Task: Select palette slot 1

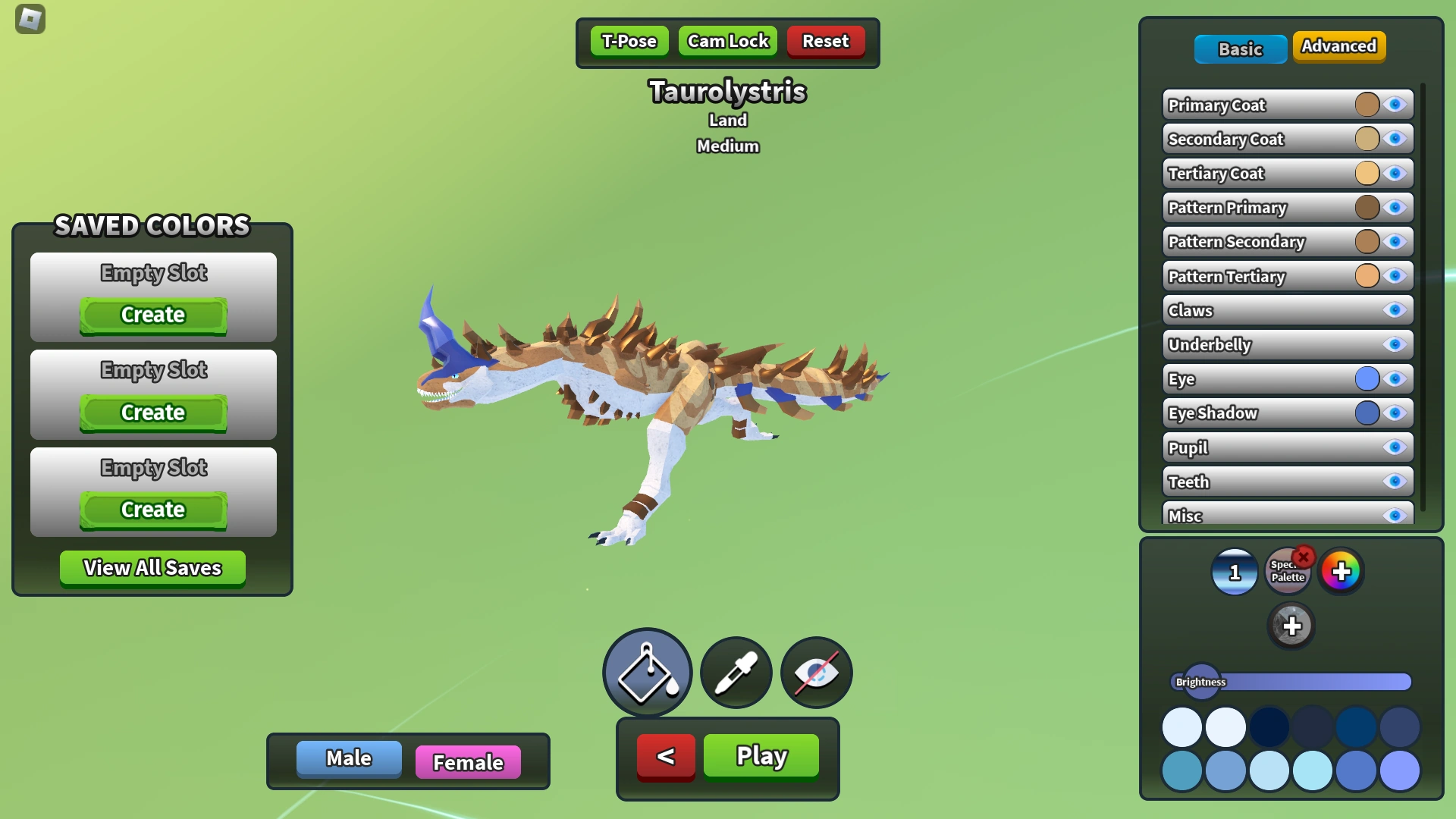Action: (1234, 573)
